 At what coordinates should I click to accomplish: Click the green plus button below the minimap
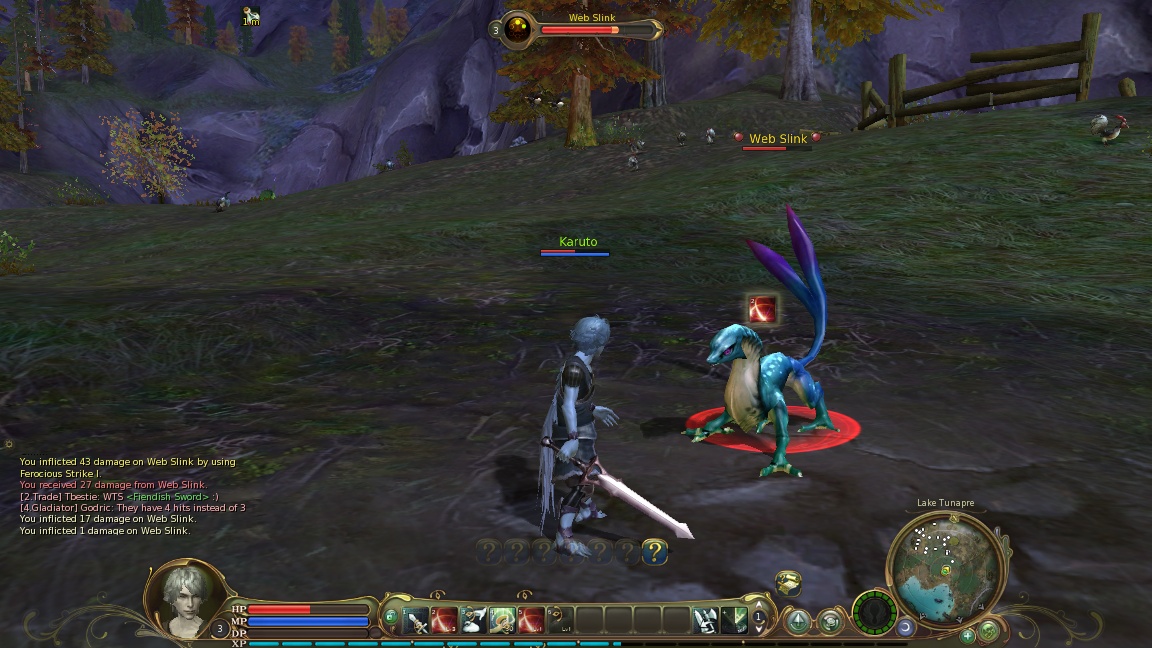968,635
